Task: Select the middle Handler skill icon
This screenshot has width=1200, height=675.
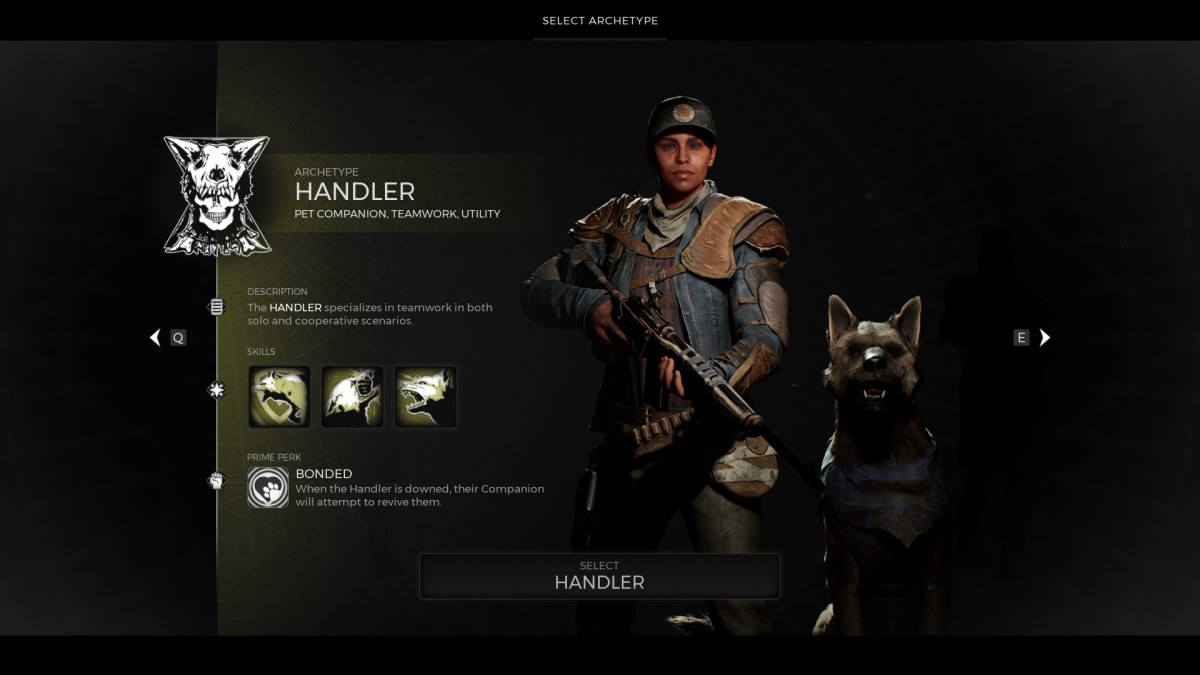Action: point(352,397)
